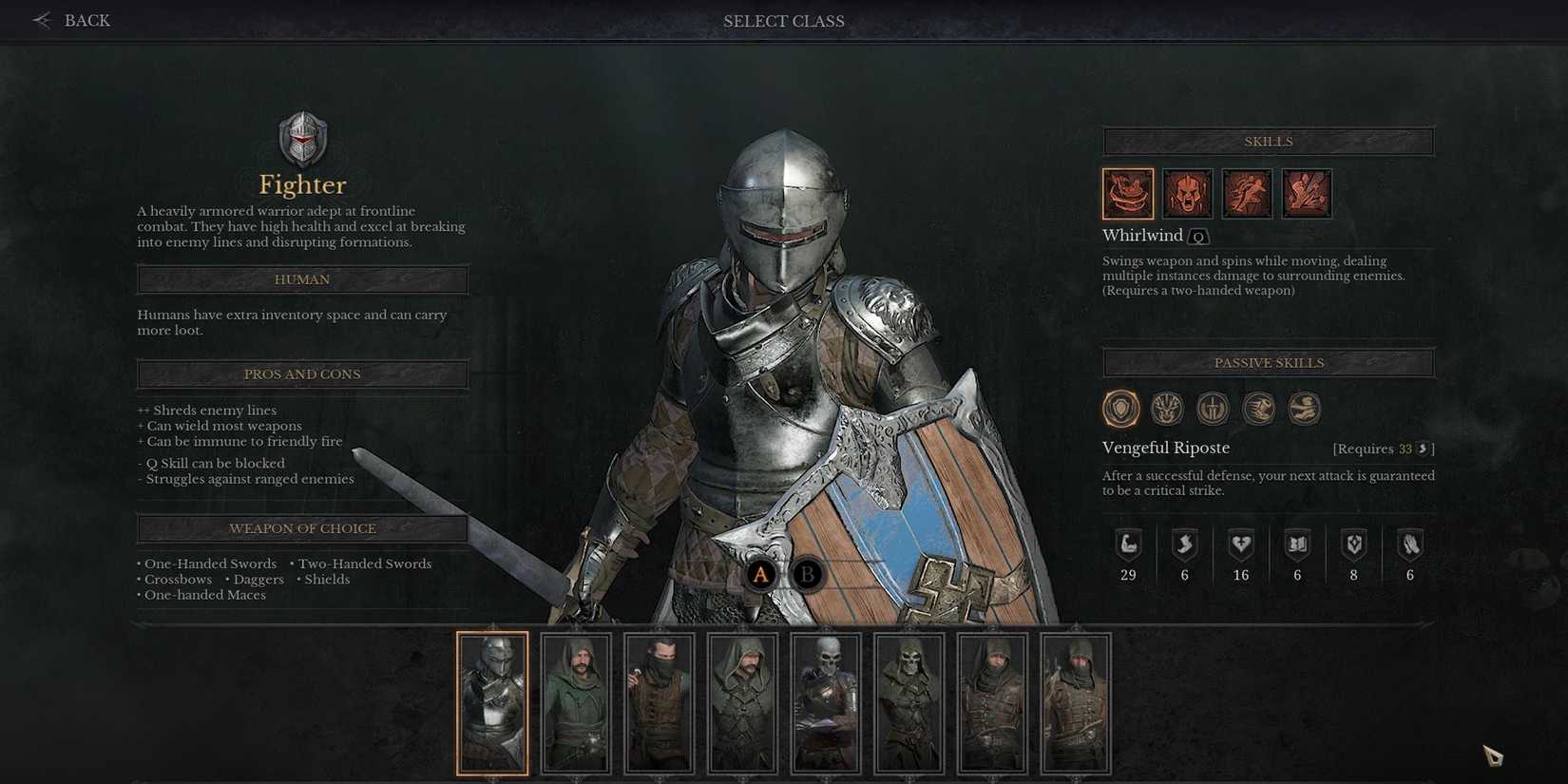The image size is (1568, 784).
Task: Select the Vengeful Riposte shield passive icon
Action: point(1121,408)
